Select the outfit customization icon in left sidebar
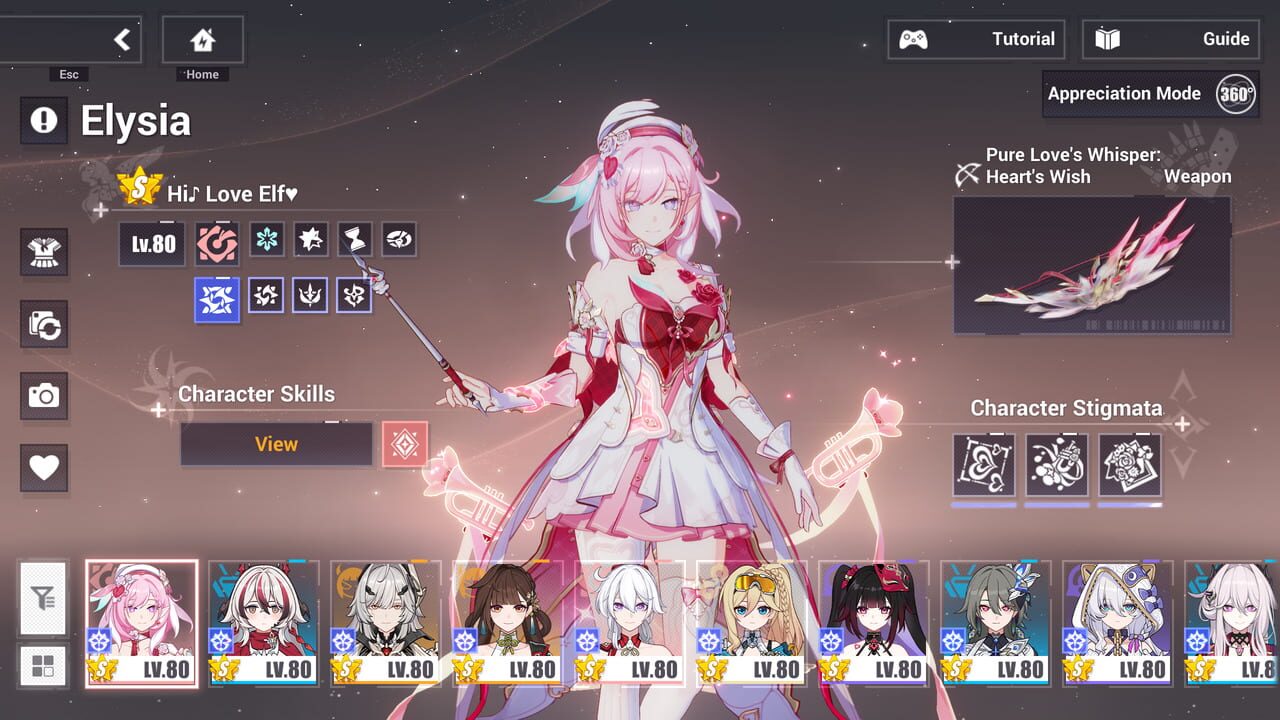The width and height of the screenshot is (1280, 720). 44,253
